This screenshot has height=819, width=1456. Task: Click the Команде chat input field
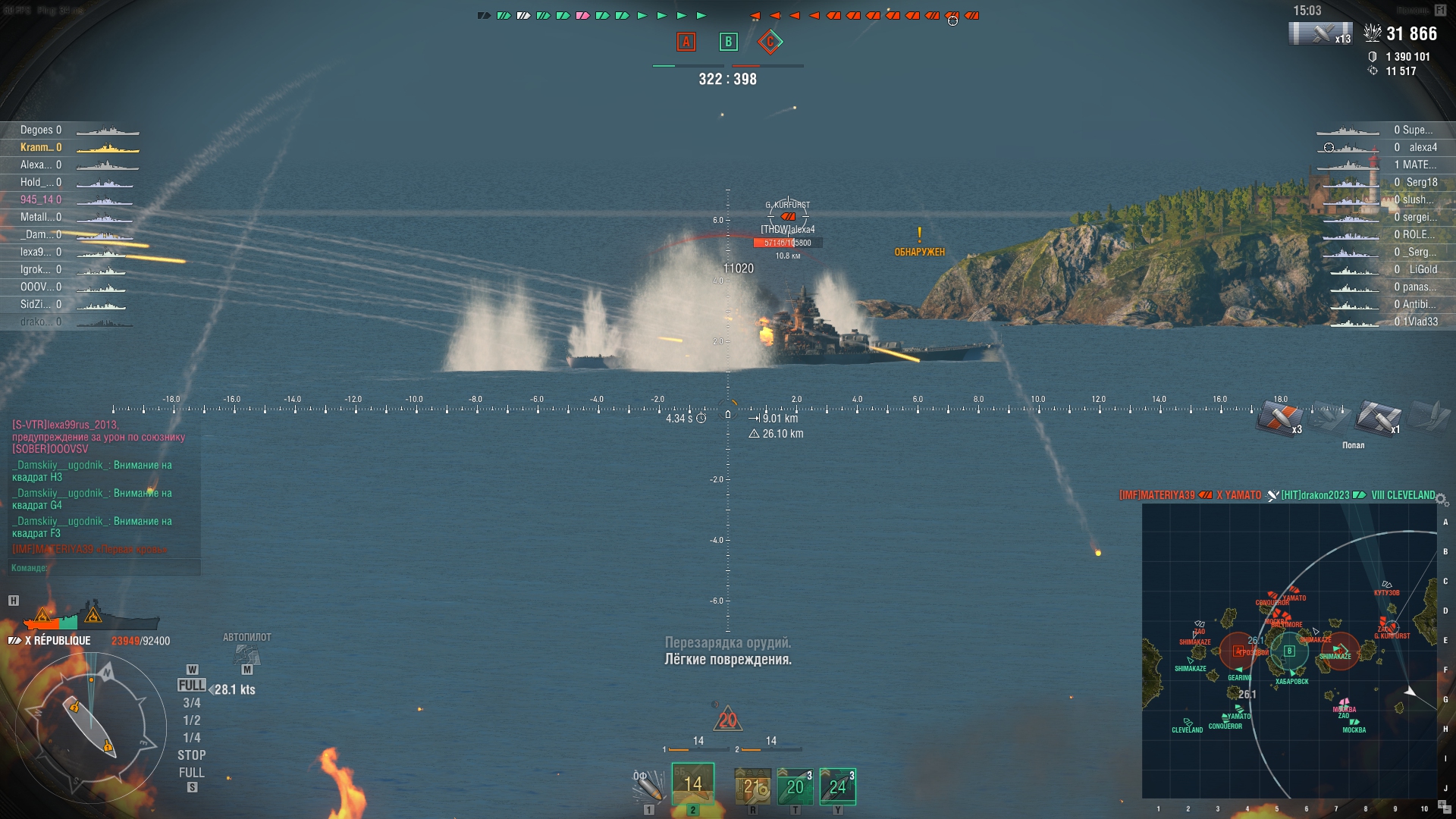point(106,568)
